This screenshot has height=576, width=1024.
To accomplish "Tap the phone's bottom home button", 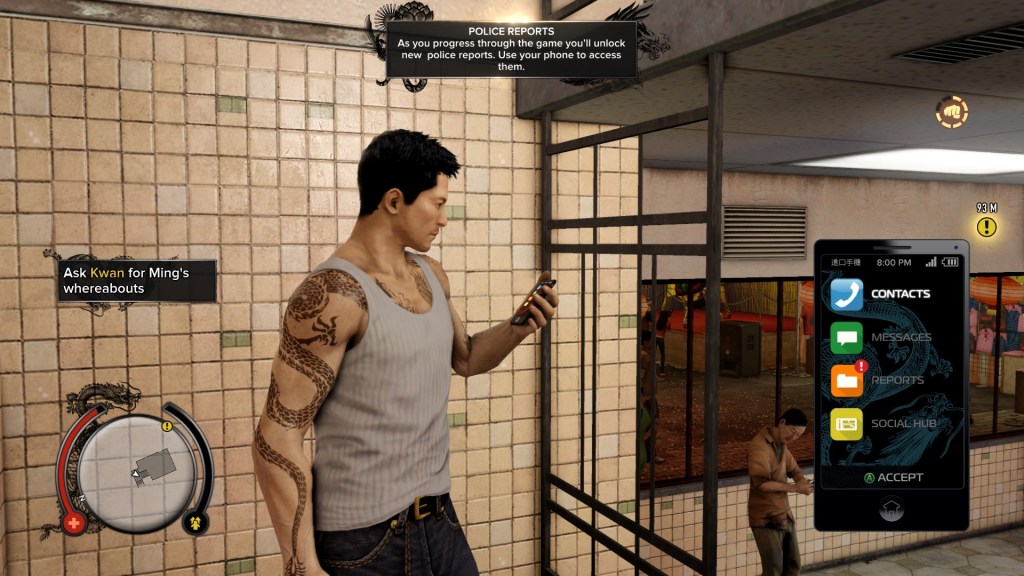I will [x=890, y=509].
